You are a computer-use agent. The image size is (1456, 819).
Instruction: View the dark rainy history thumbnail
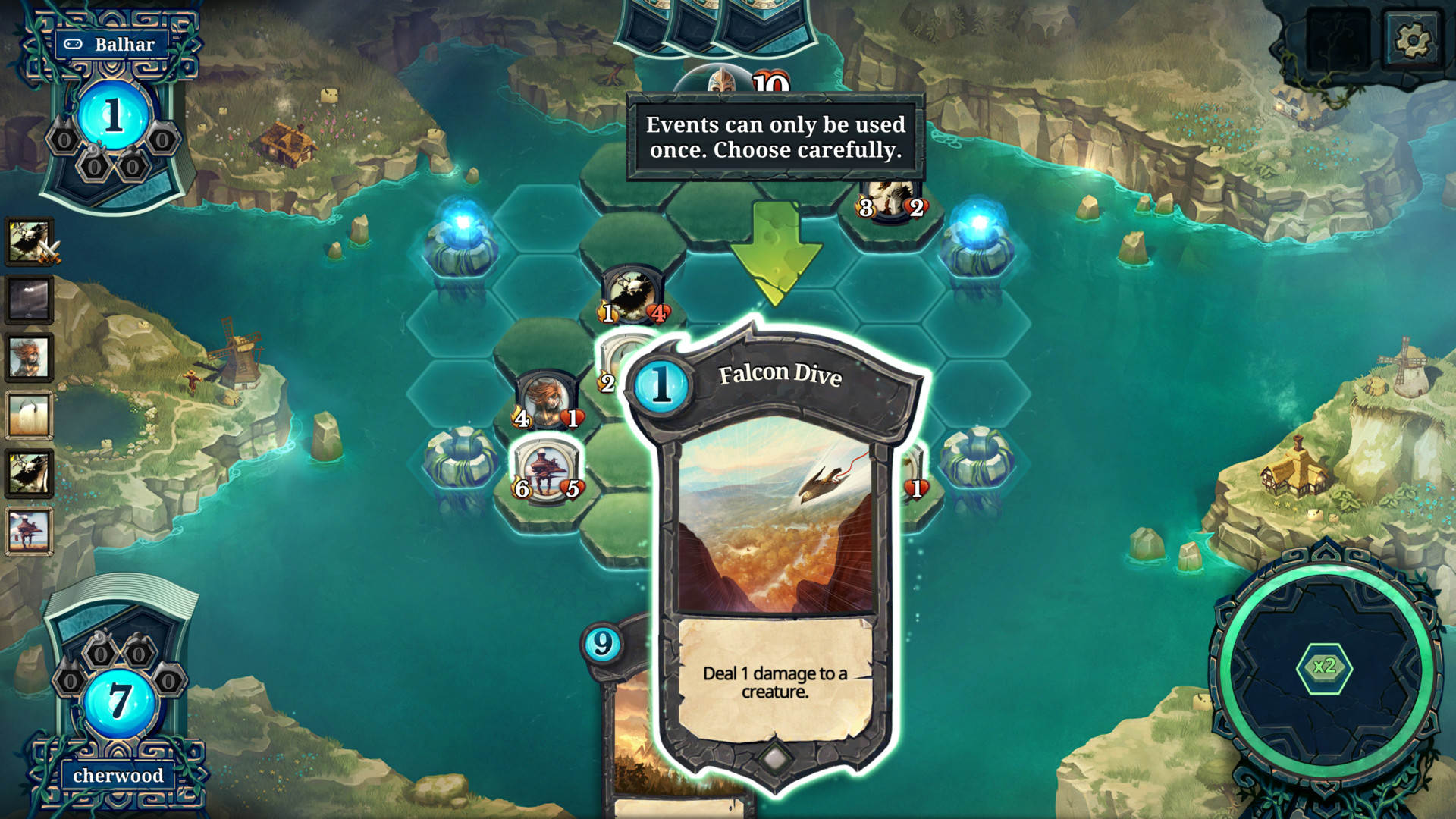tap(30, 300)
